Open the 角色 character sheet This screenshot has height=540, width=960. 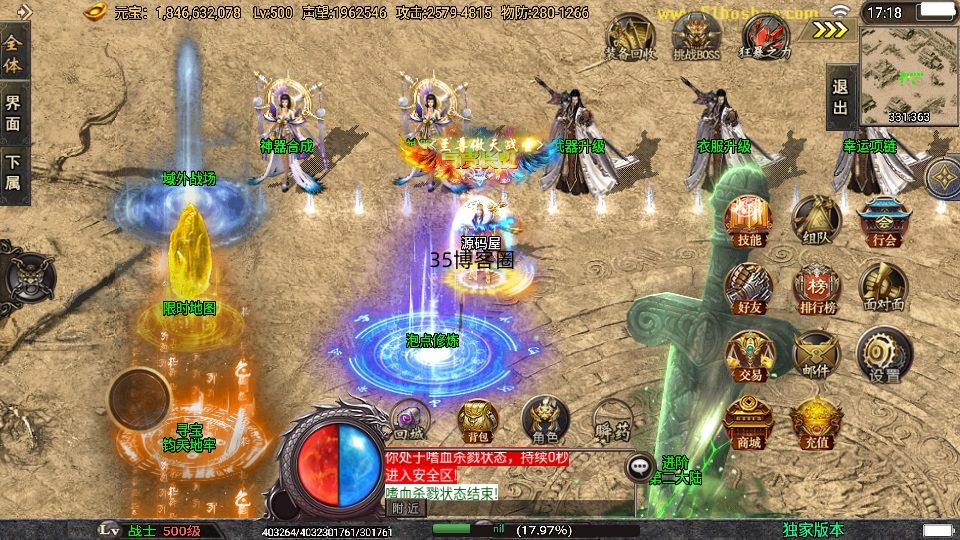545,420
